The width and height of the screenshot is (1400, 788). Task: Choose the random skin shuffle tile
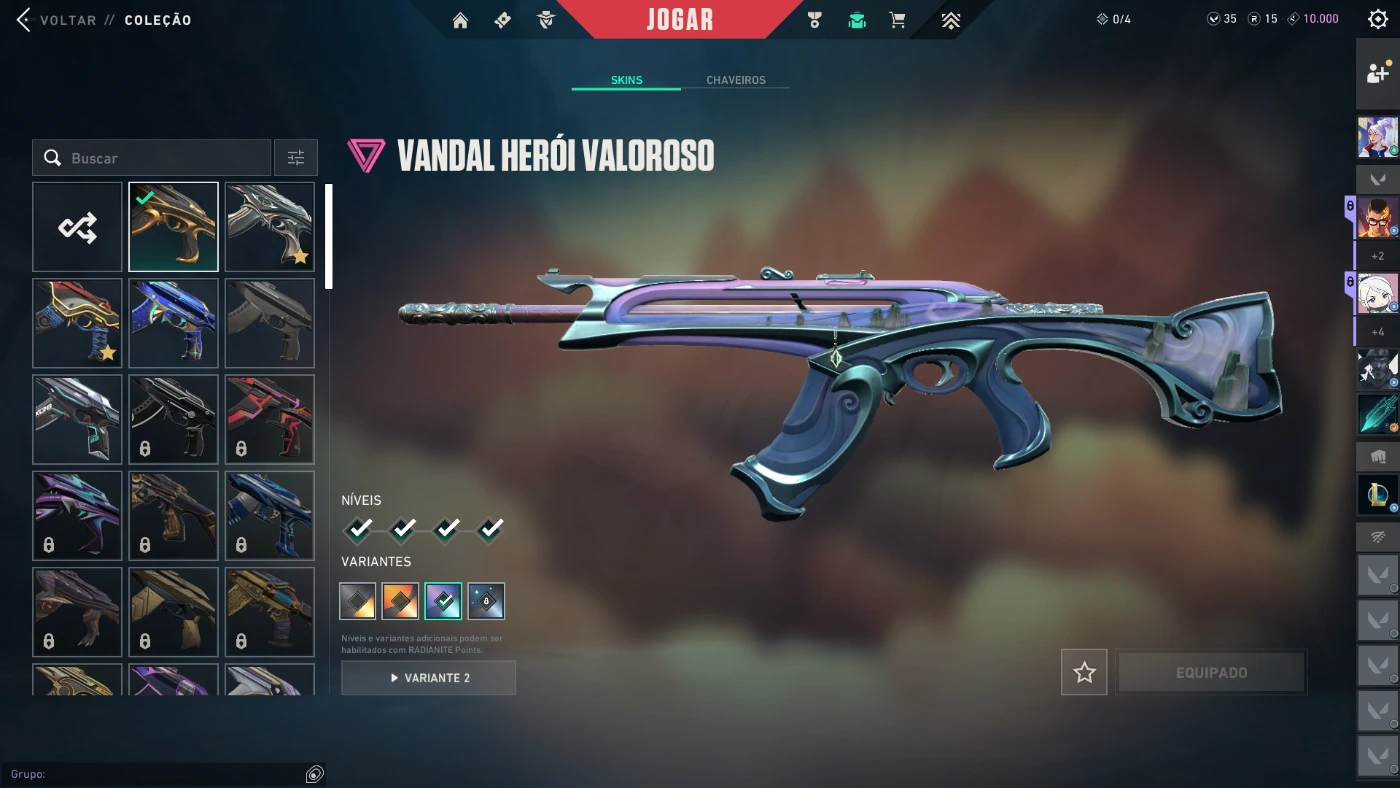77,227
